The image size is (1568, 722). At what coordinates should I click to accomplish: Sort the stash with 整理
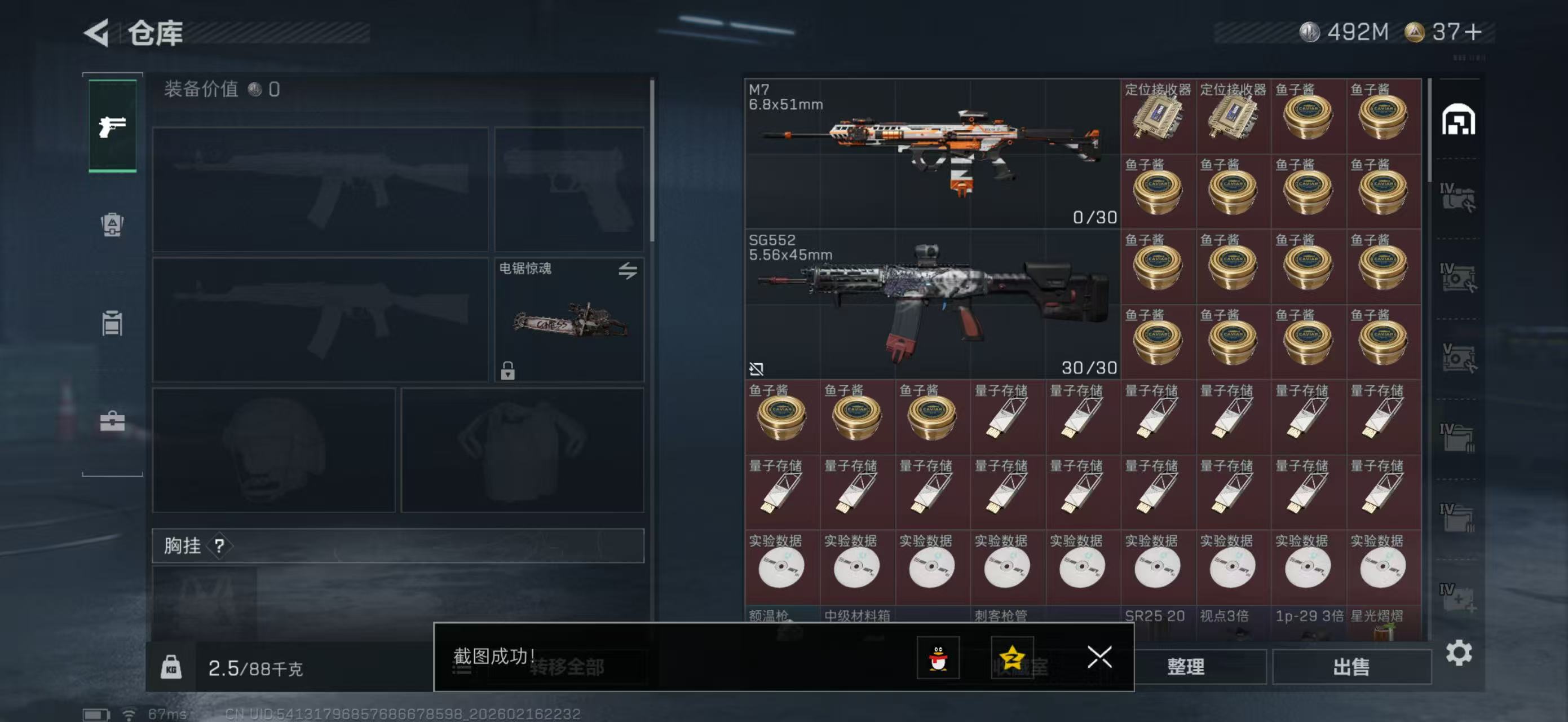point(1185,667)
